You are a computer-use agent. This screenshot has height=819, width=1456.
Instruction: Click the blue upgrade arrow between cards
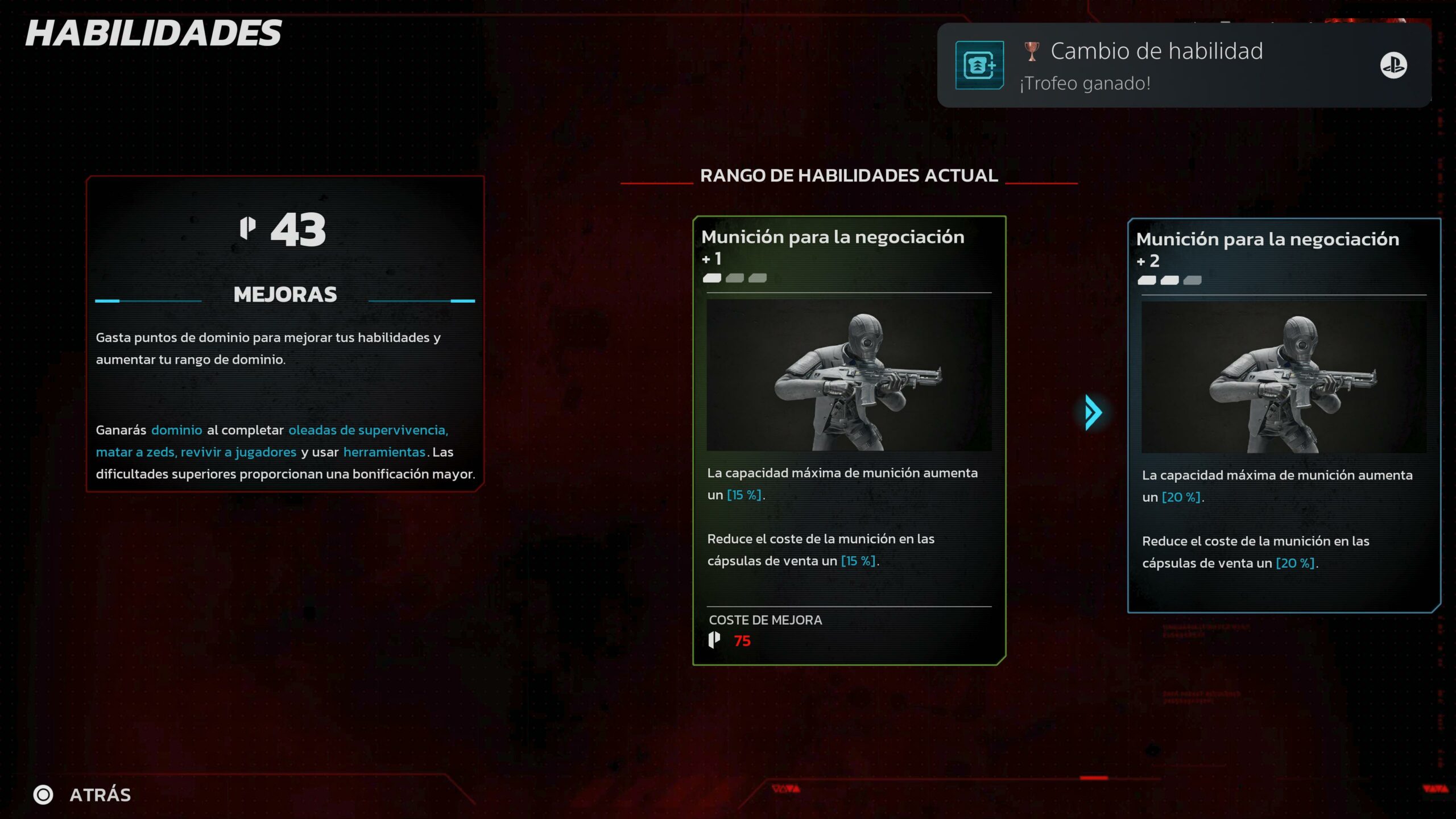(x=1092, y=412)
